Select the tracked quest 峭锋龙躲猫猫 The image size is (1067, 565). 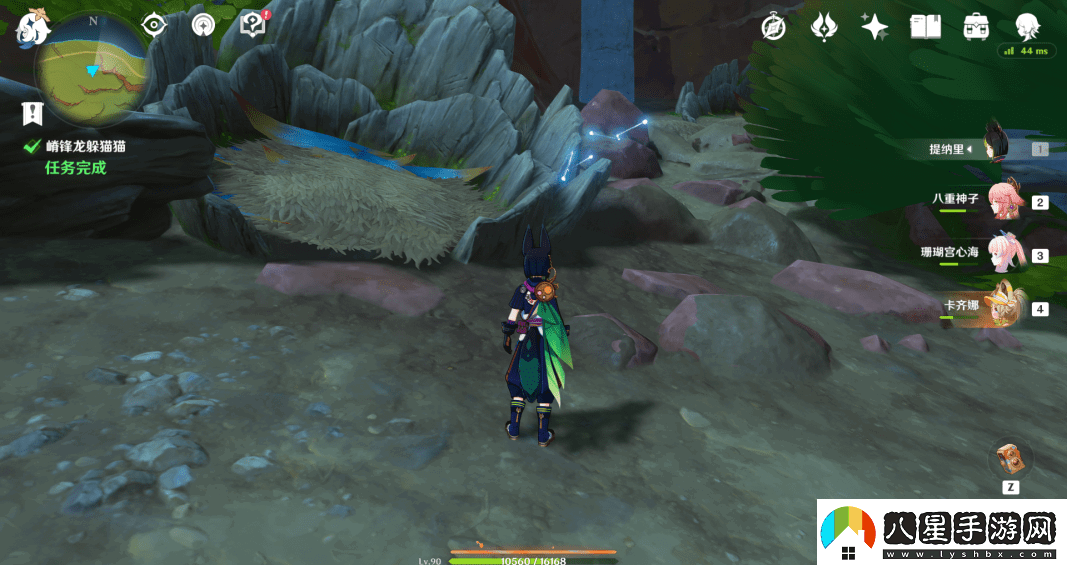click(85, 146)
